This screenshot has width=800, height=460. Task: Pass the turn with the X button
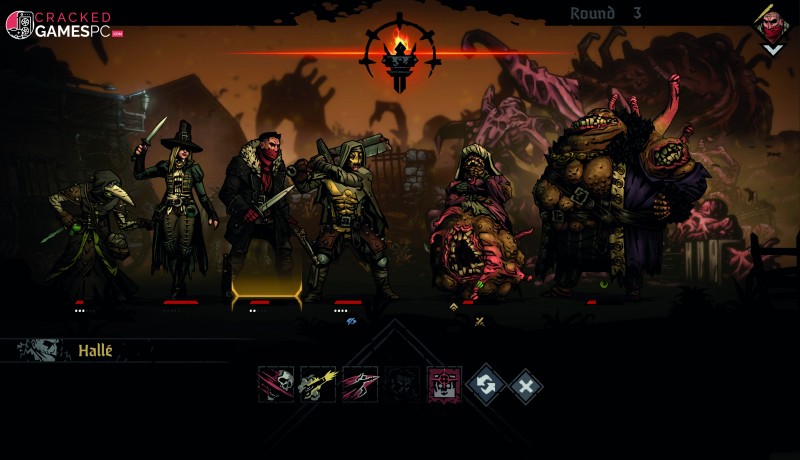[x=526, y=385]
